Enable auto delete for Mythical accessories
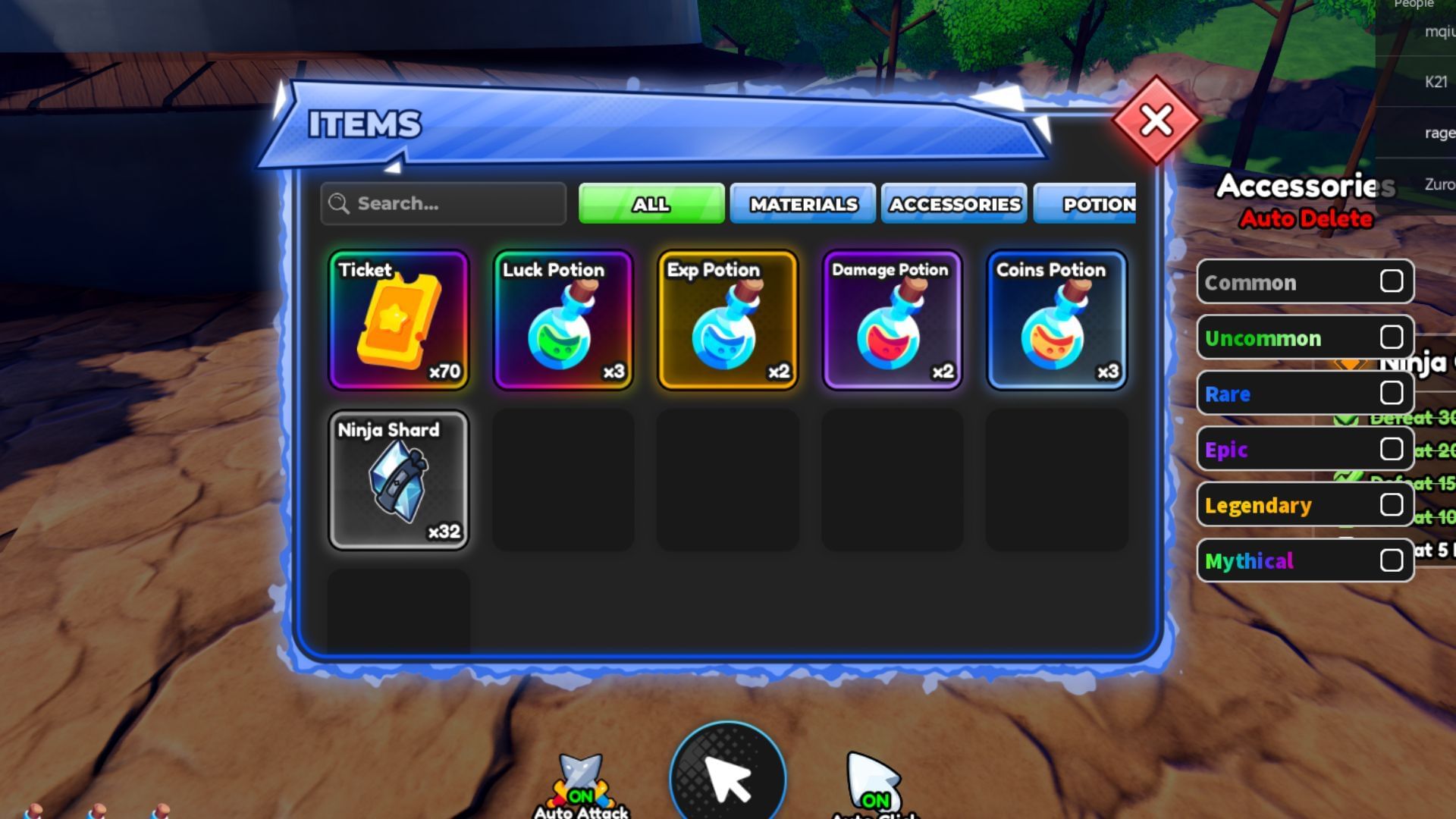This screenshot has height=819, width=1456. (x=1392, y=560)
